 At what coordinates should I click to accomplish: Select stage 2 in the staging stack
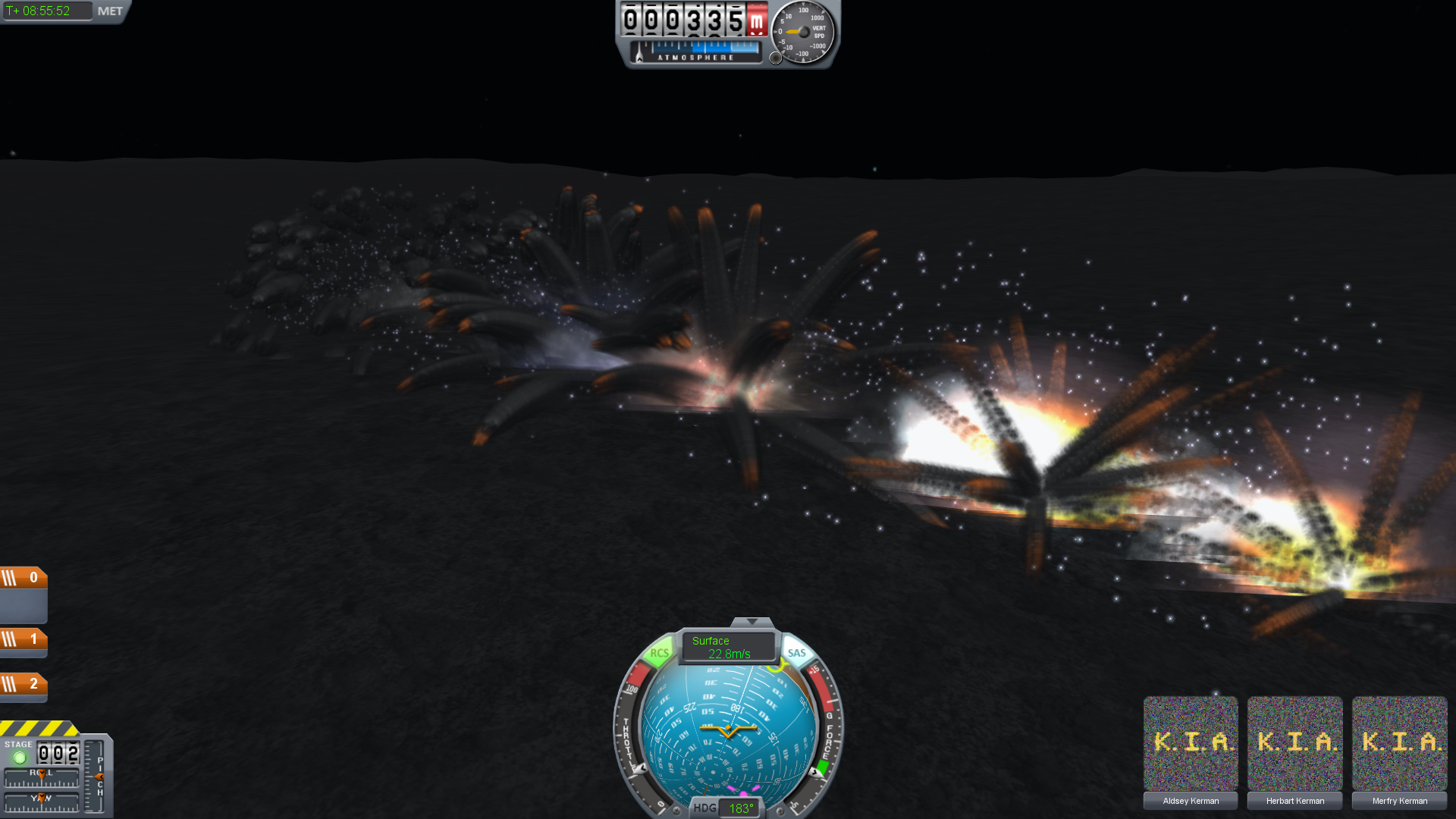(24, 685)
